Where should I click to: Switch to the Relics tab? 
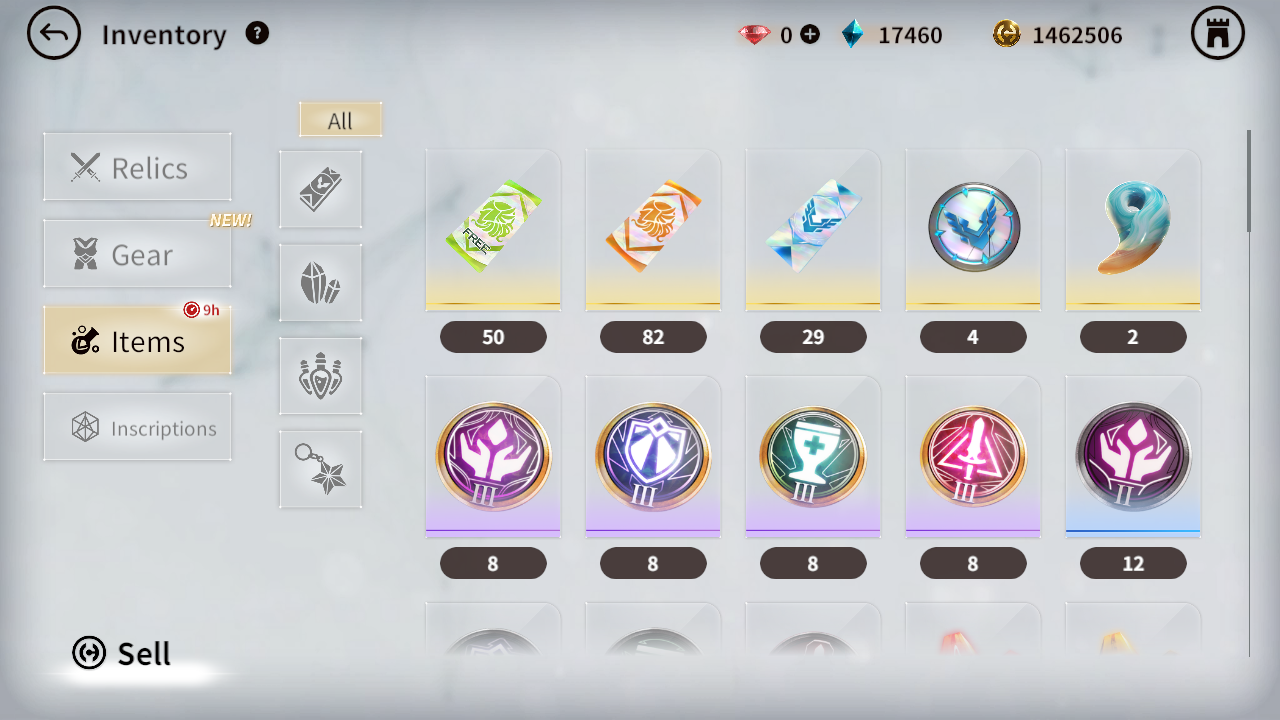(x=137, y=167)
